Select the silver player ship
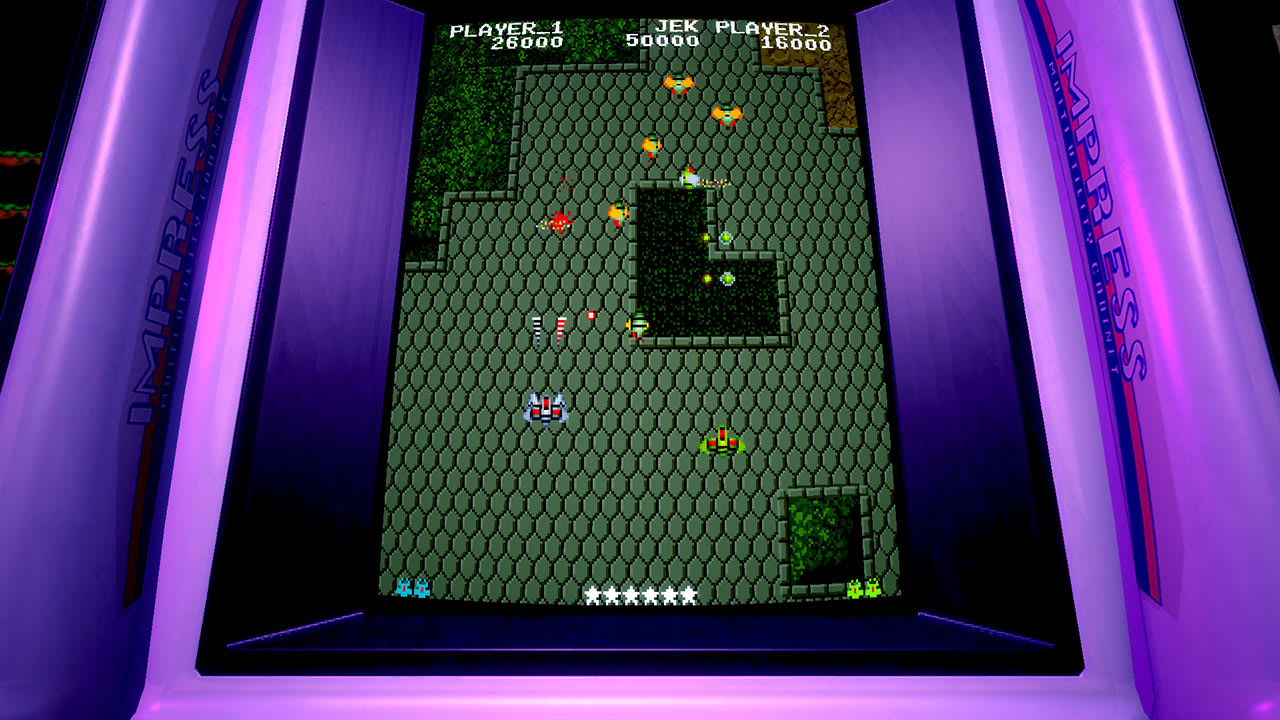The height and width of the screenshot is (720, 1280). coord(545,408)
